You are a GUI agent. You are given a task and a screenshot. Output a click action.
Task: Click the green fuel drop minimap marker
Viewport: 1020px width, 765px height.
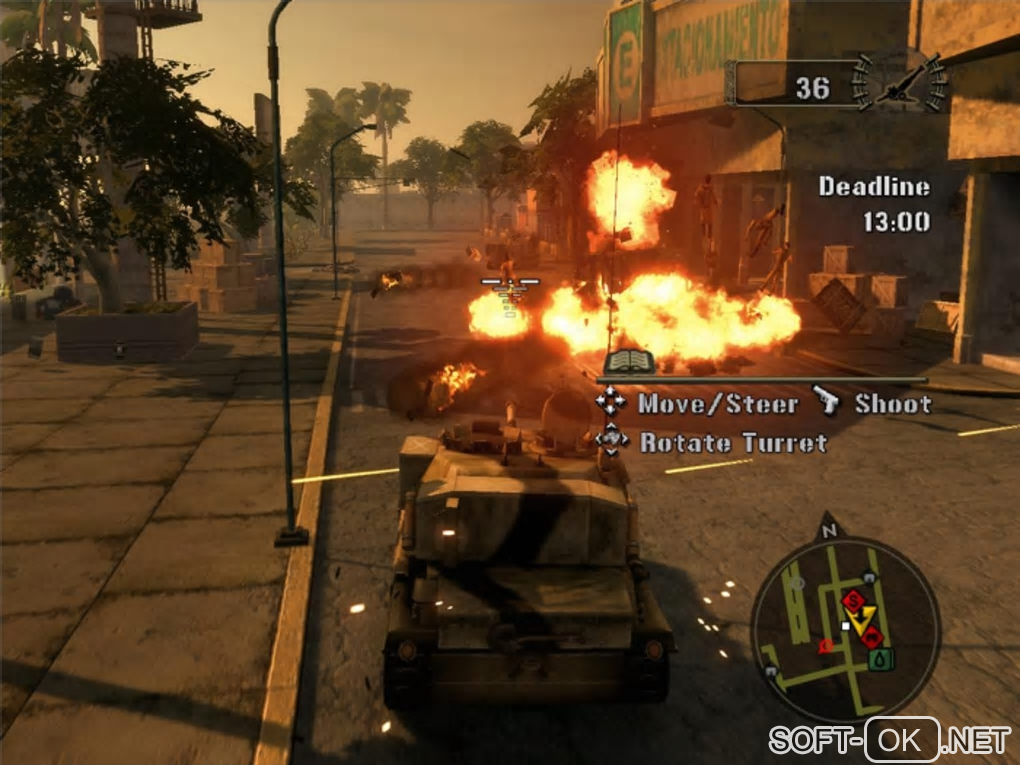[879, 658]
